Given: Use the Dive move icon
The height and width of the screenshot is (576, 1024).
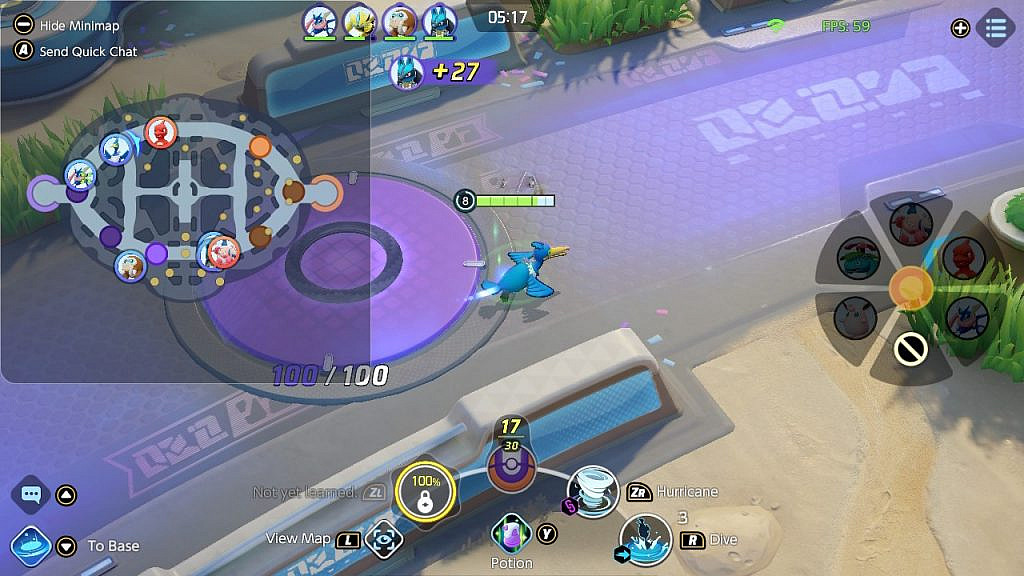Looking at the screenshot, I should (x=646, y=540).
